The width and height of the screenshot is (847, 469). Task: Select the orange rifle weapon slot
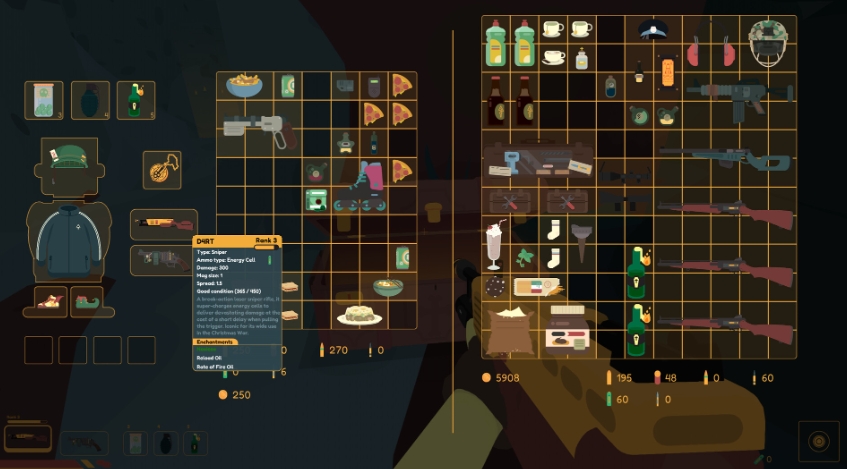(163, 224)
